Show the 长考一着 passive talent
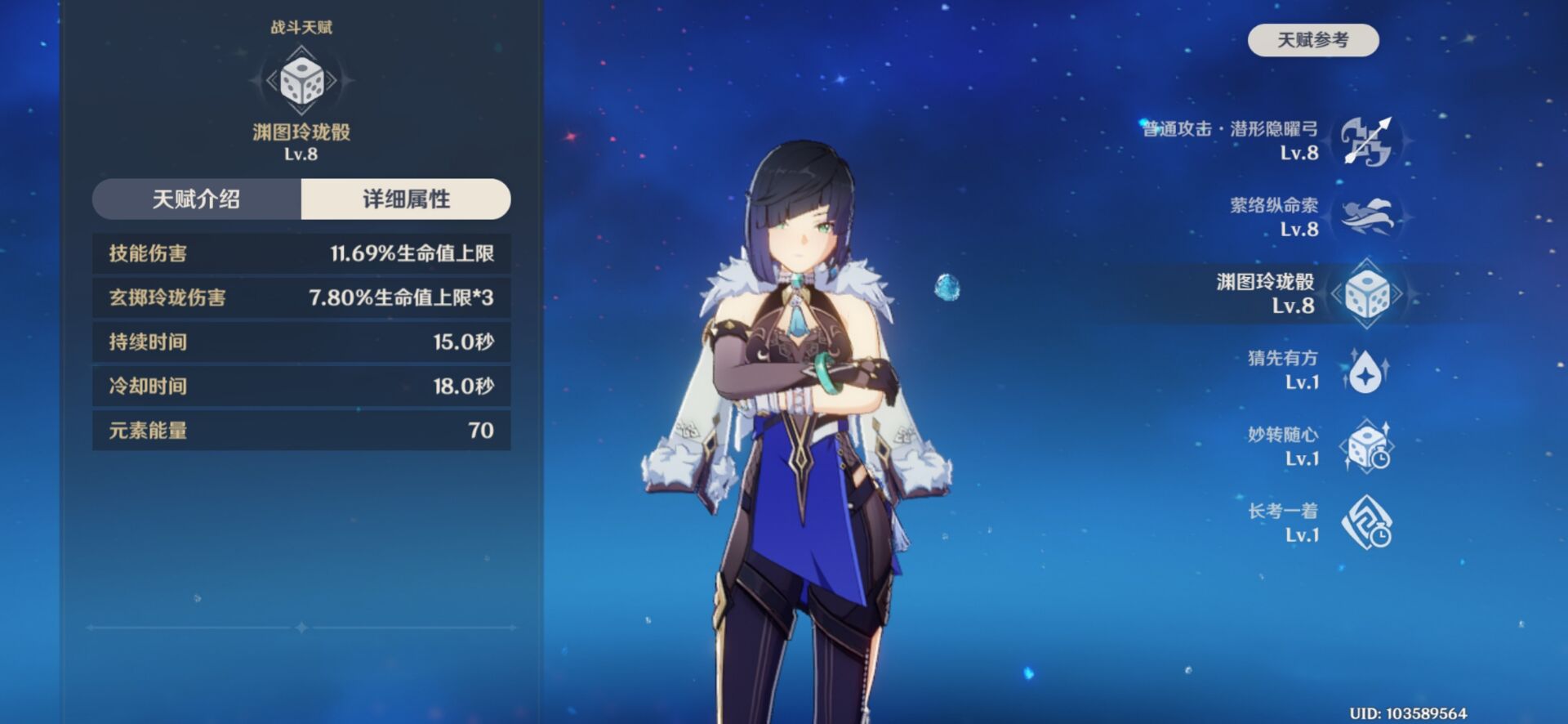Image resolution: width=1568 pixels, height=724 pixels. [x=1366, y=524]
